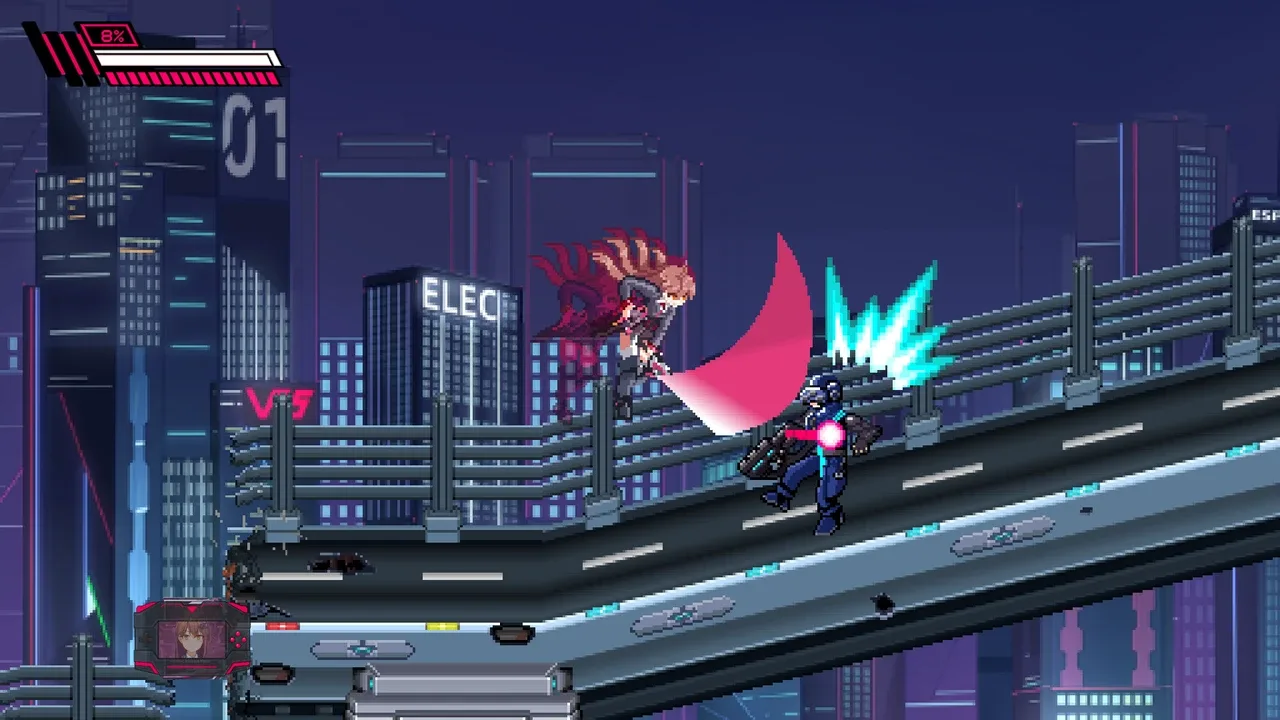Select the character portrait on the handheld device
Image resolution: width=1280 pixels, height=720 pixels.
(190, 640)
